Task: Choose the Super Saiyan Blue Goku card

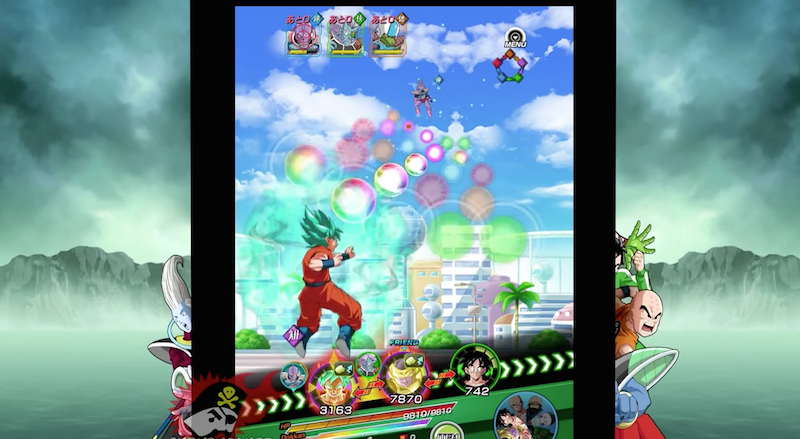Action: (x=330, y=384)
